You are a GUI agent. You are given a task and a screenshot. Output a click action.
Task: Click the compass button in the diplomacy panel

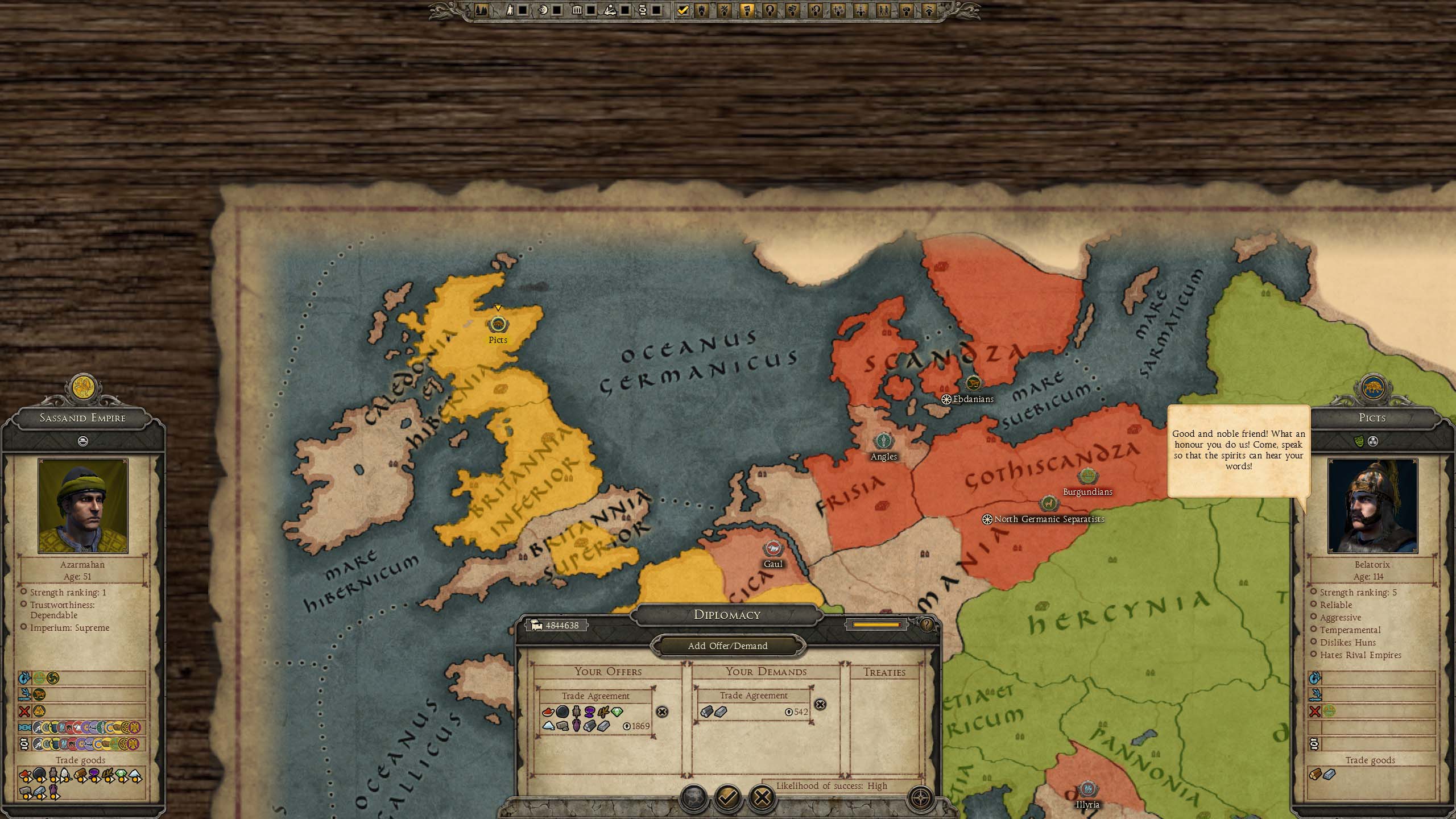coord(921,798)
